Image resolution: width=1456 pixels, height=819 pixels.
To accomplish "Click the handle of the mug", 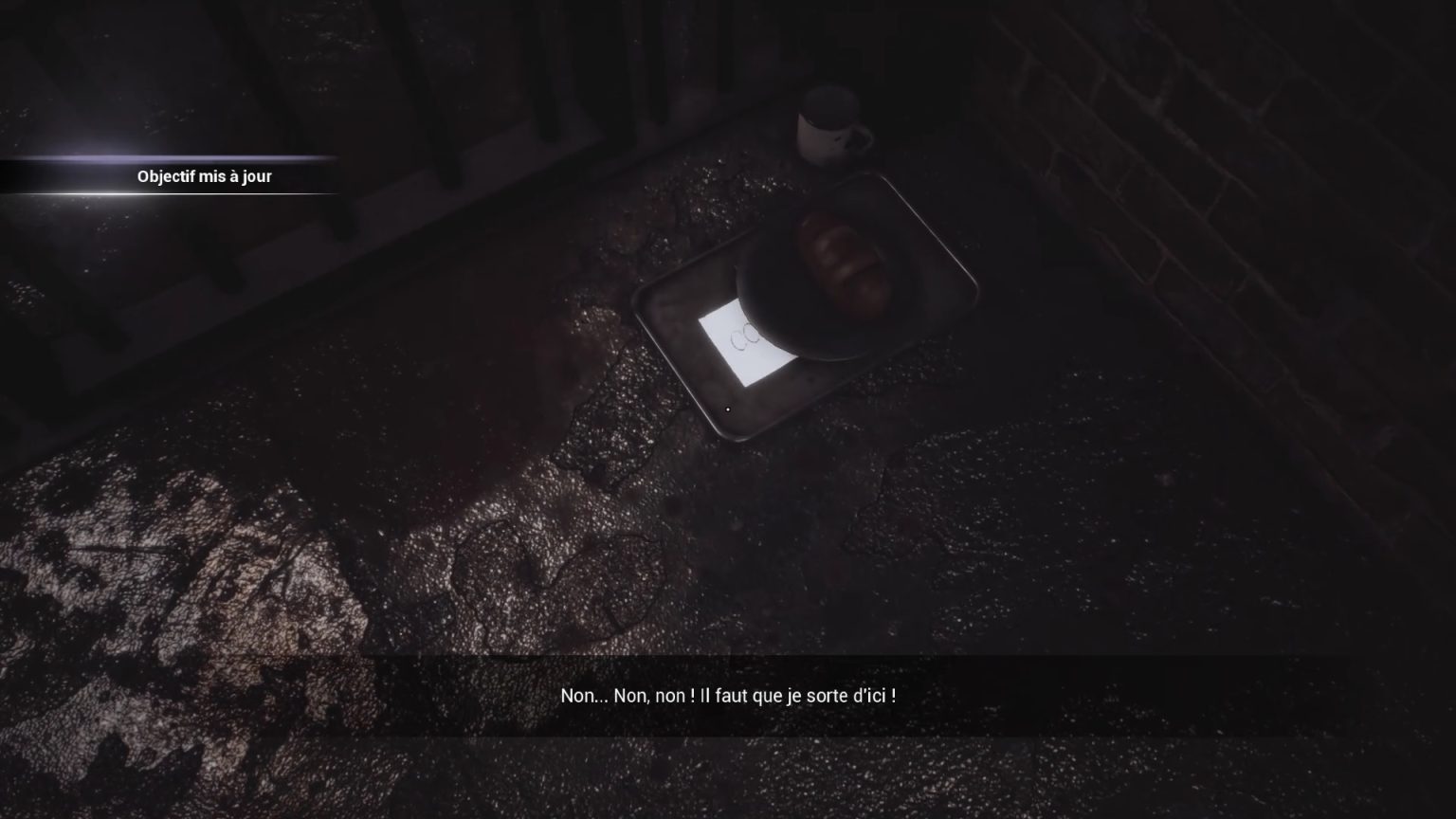I will coord(863,137).
